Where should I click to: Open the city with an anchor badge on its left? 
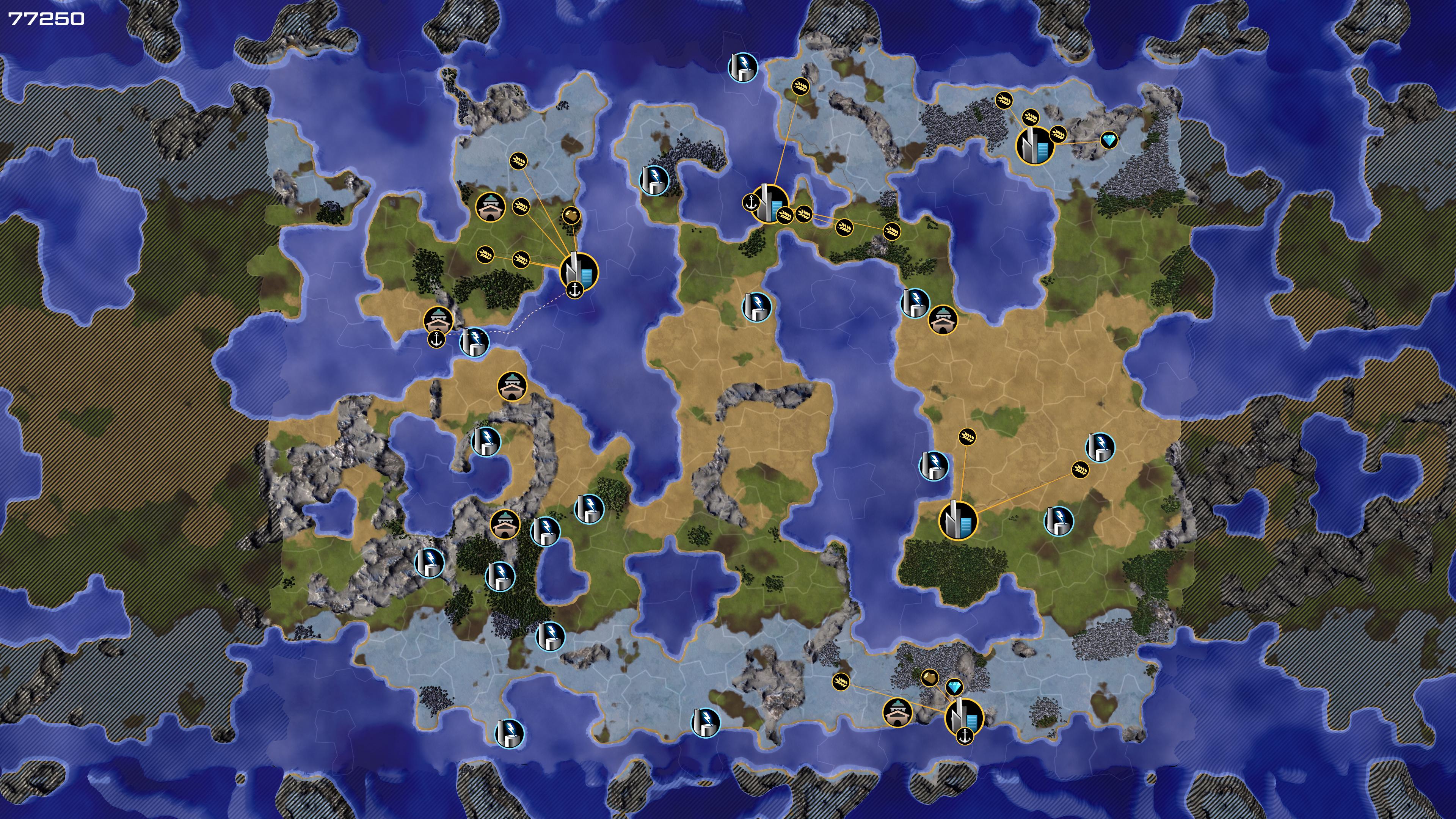tap(769, 204)
